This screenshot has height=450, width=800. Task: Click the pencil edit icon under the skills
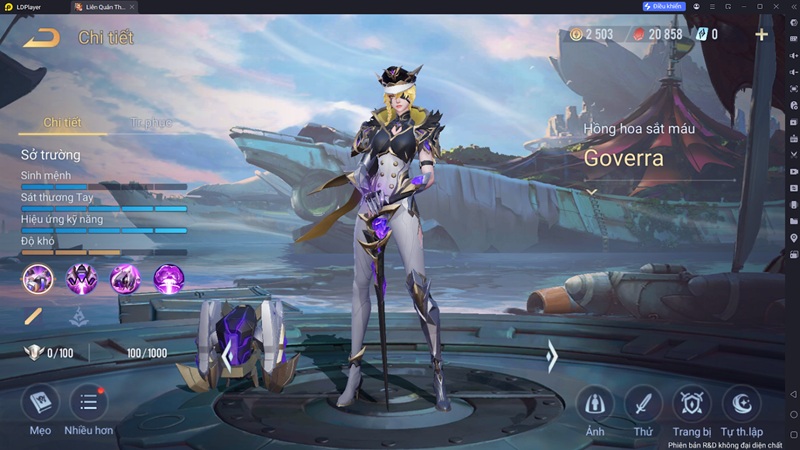point(34,317)
